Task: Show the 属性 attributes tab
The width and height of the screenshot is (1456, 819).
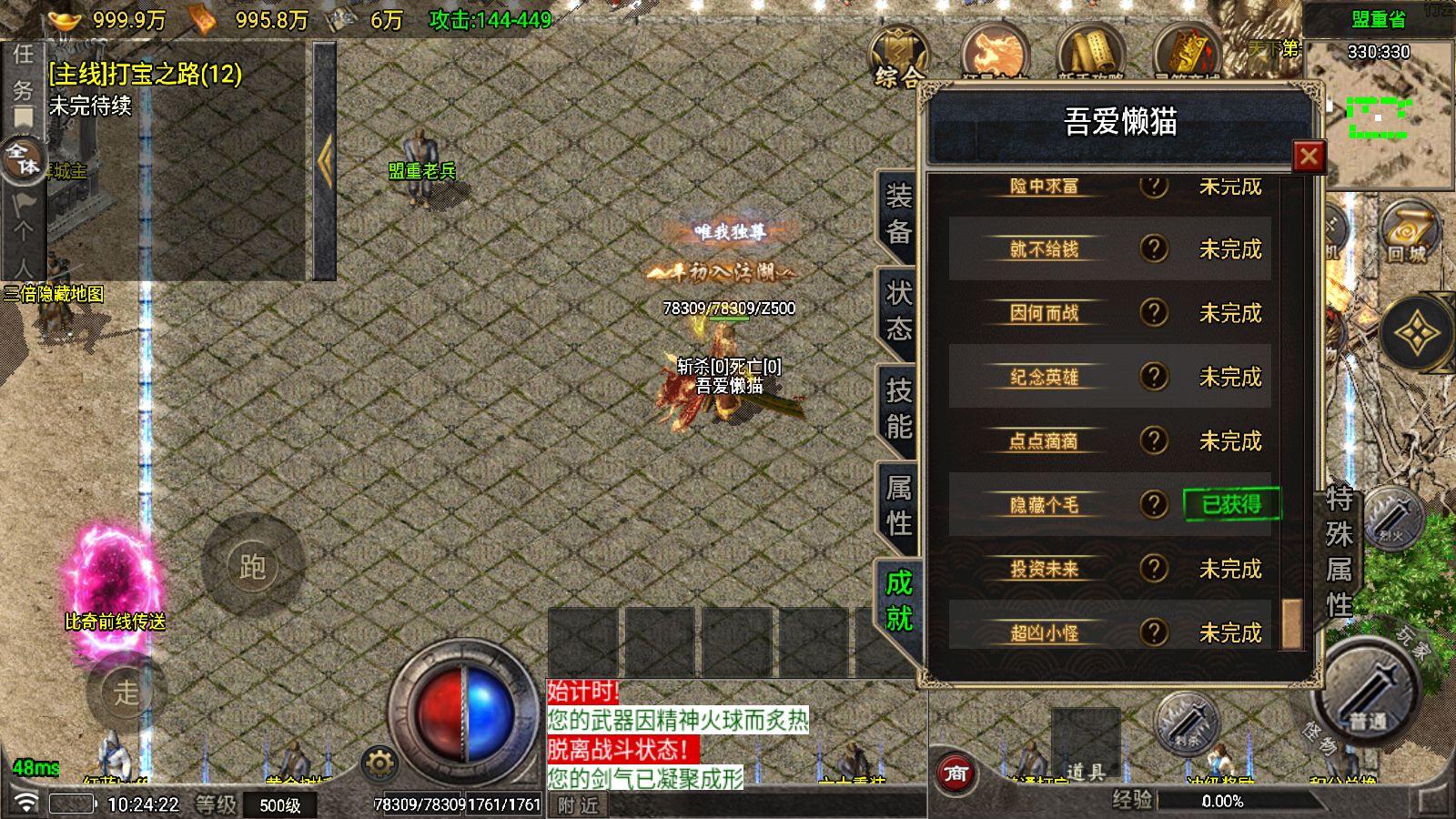Action: point(898,506)
